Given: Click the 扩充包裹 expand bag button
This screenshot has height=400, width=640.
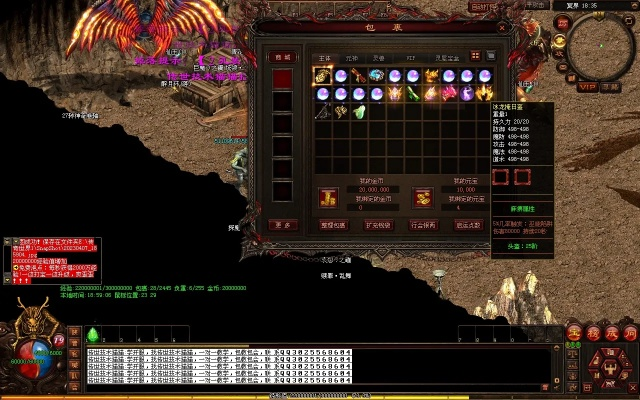Looking at the screenshot, I should pyautogui.click(x=378, y=224).
